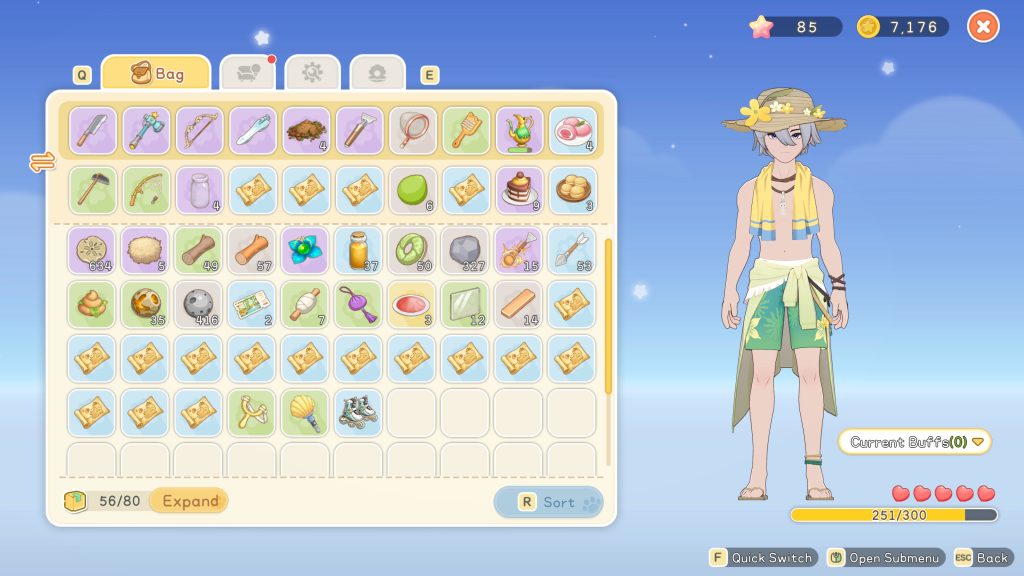This screenshot has width=1024, height=576.
Task: Select the ticket voucher item
Action: tap(253, 305)
